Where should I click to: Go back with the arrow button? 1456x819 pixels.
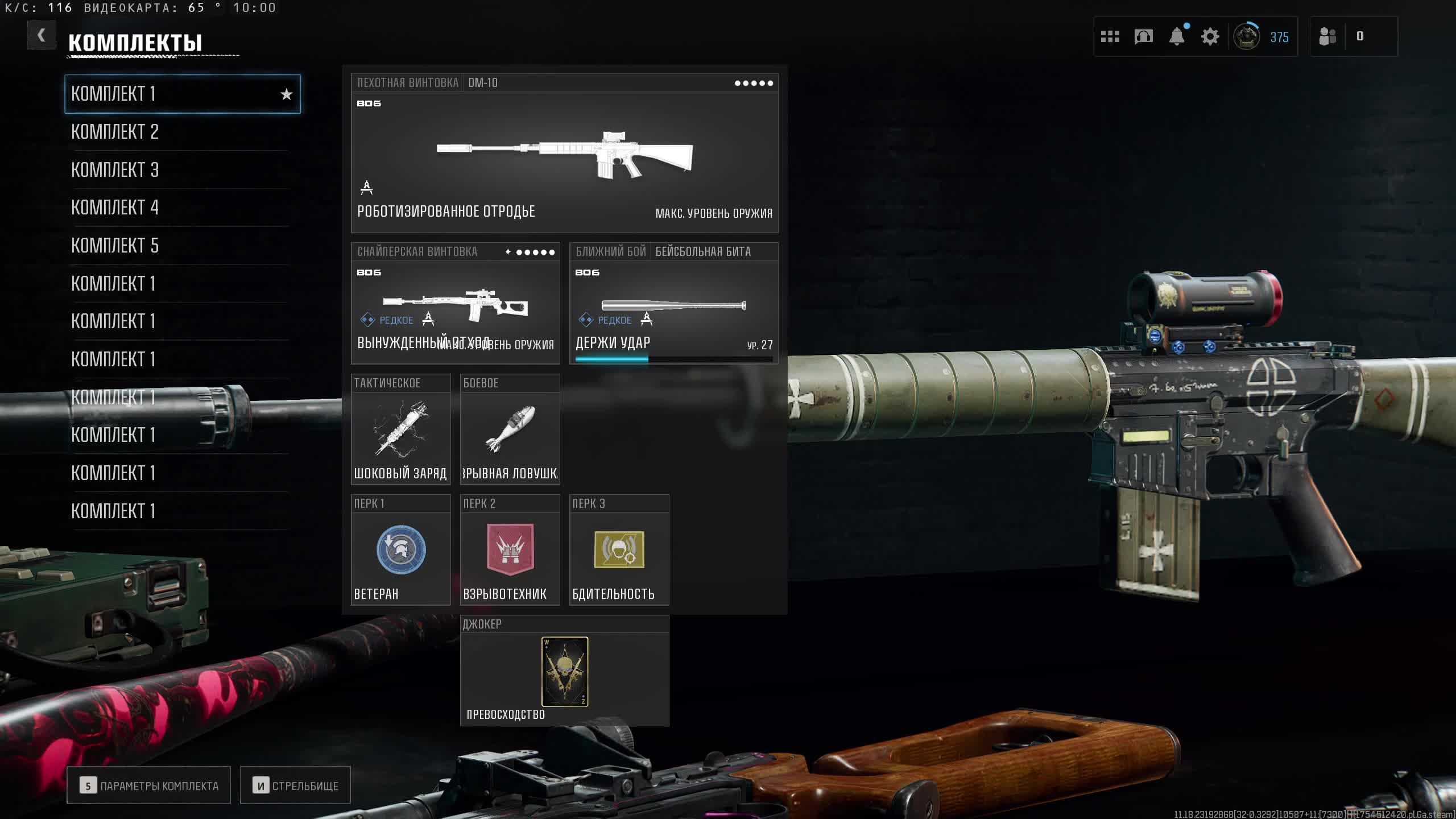[x=42, y=36]
